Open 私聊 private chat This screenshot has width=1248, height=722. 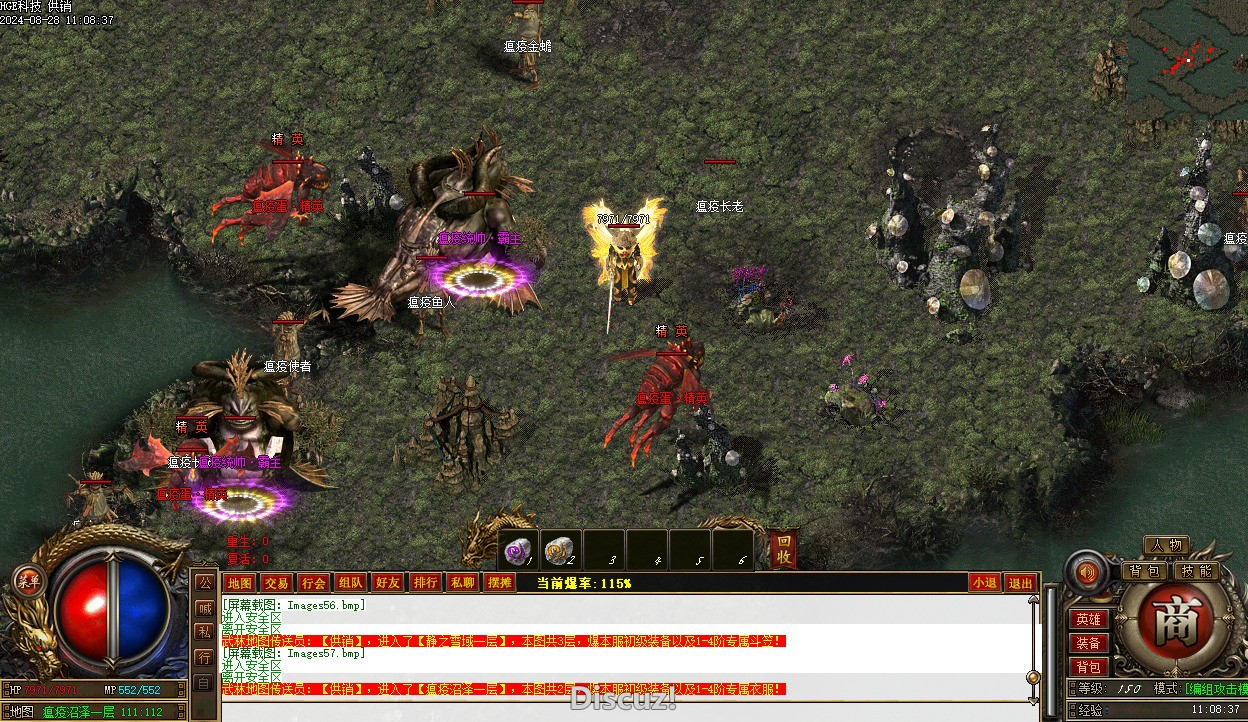click(462, 583)
